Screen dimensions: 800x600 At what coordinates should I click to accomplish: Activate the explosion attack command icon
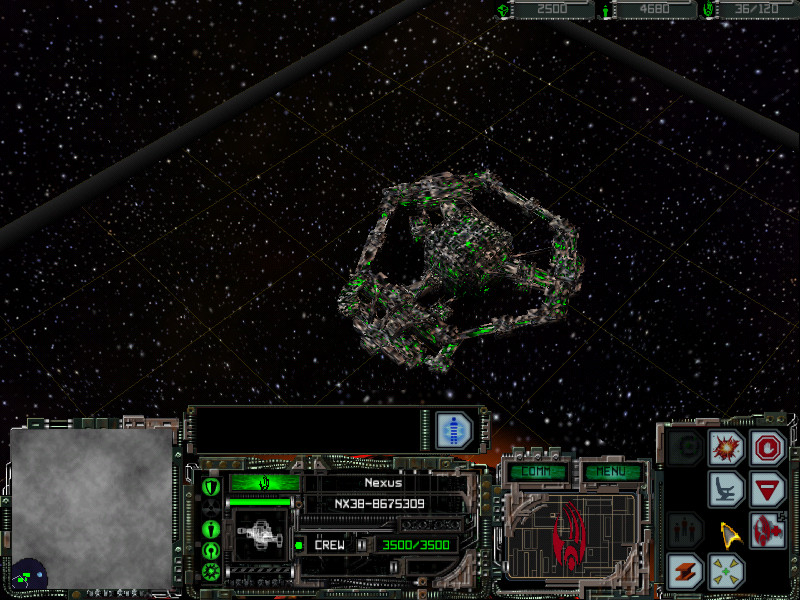(x=726, y=448)
